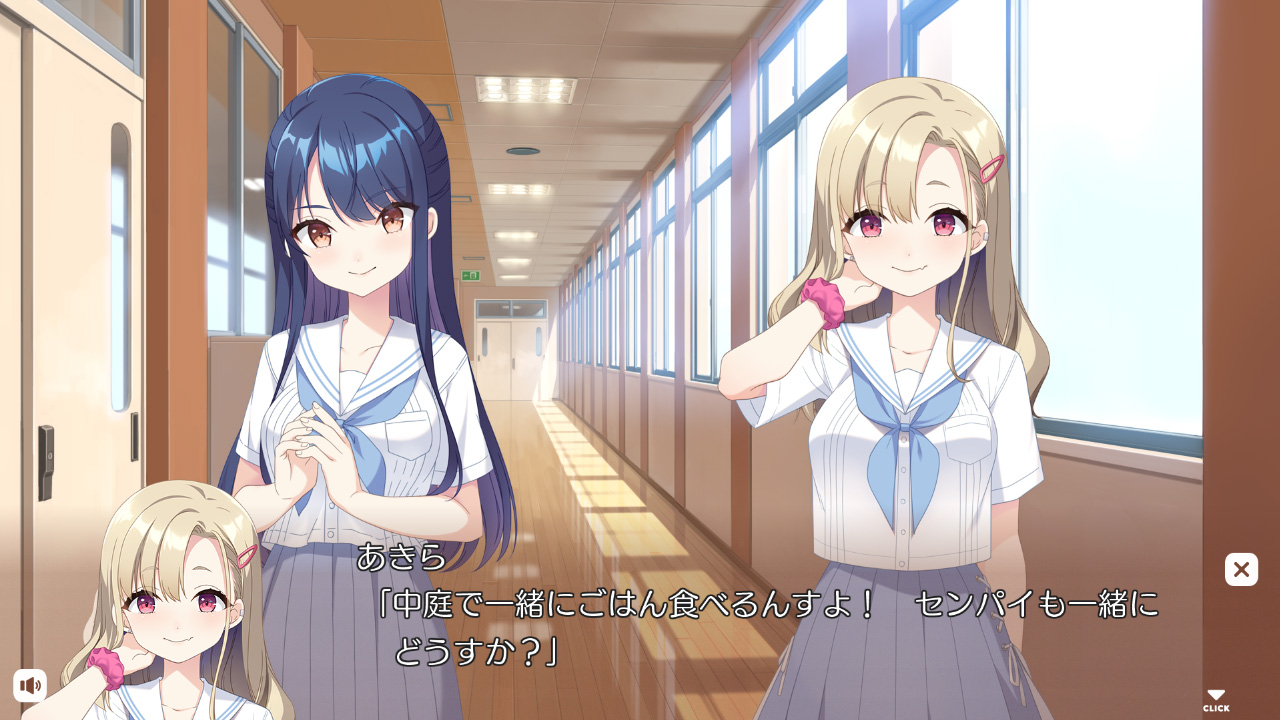Advance the dialogue with the CLICK arrow

1216,700
